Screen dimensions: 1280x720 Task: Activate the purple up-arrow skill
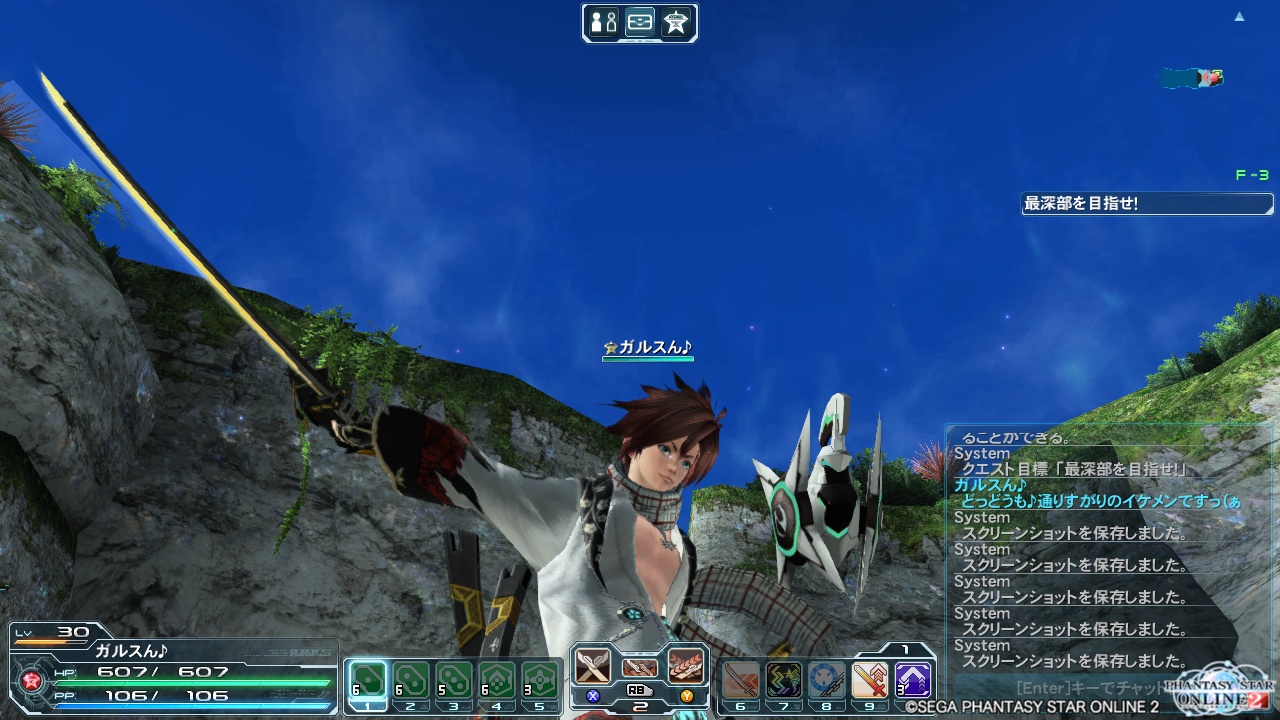tap(913, 682)
